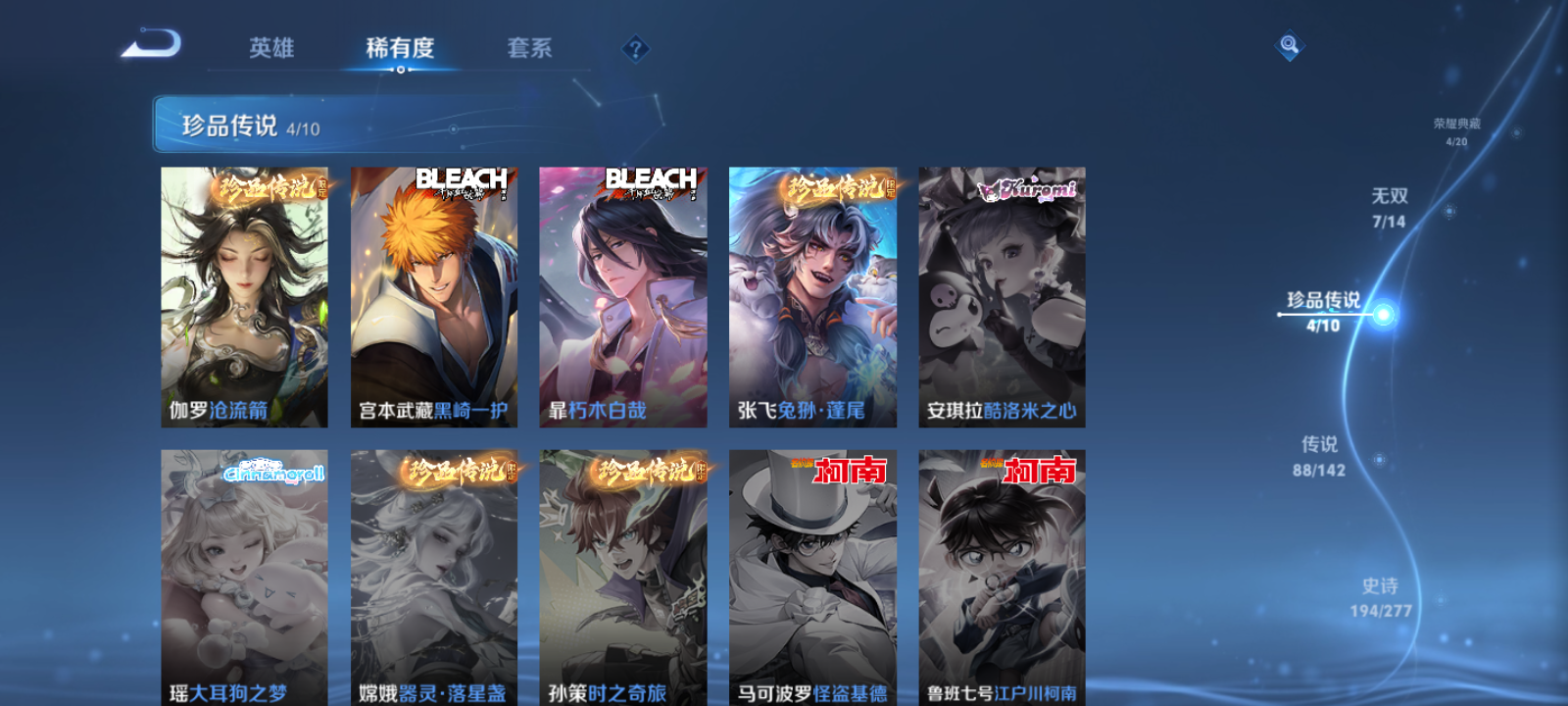Select the 鲁班七号江户川柯南 skin
The image size is (1568, 706).
1004,579
